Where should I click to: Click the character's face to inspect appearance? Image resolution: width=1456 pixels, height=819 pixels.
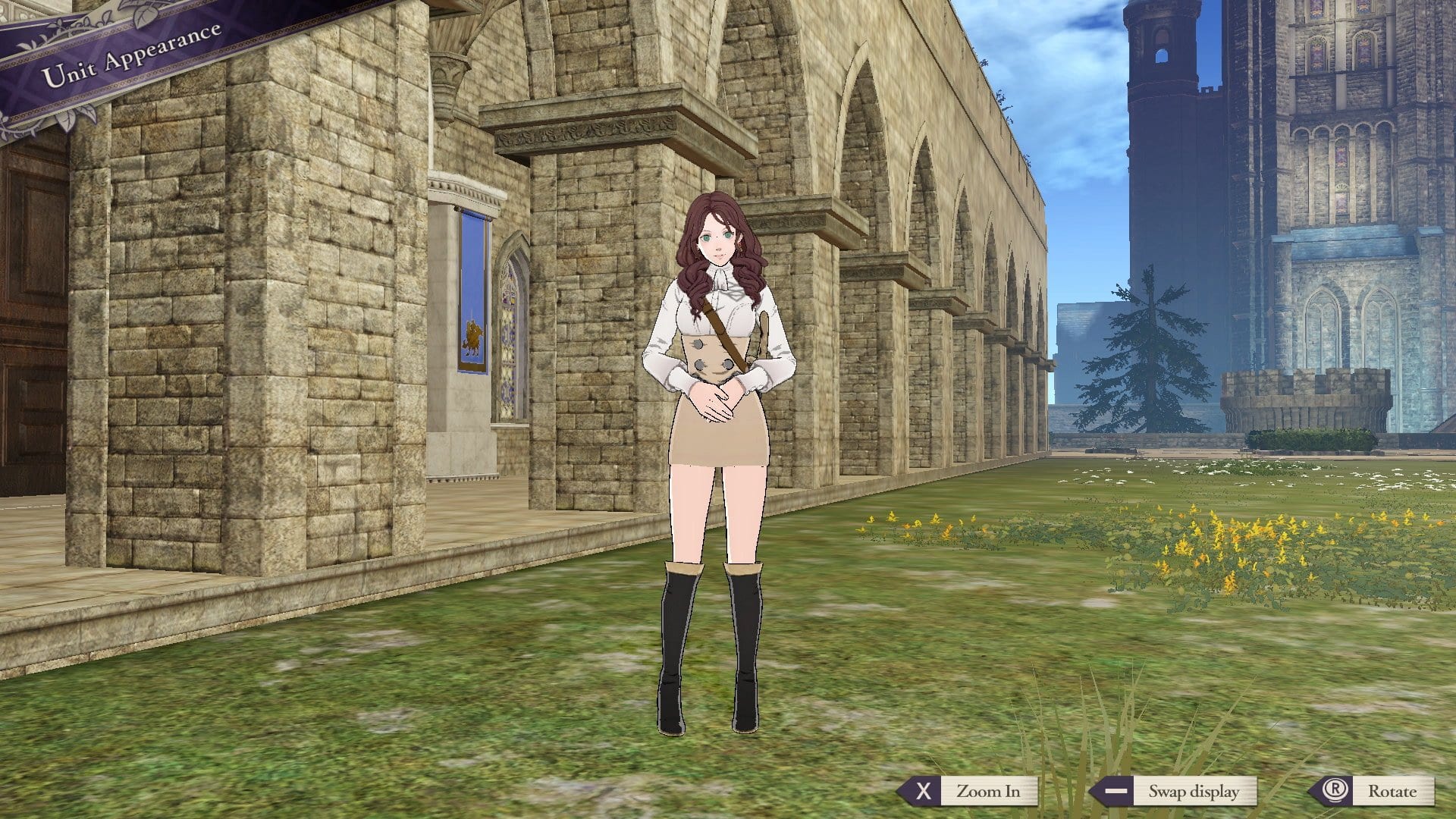coord(717,243)
